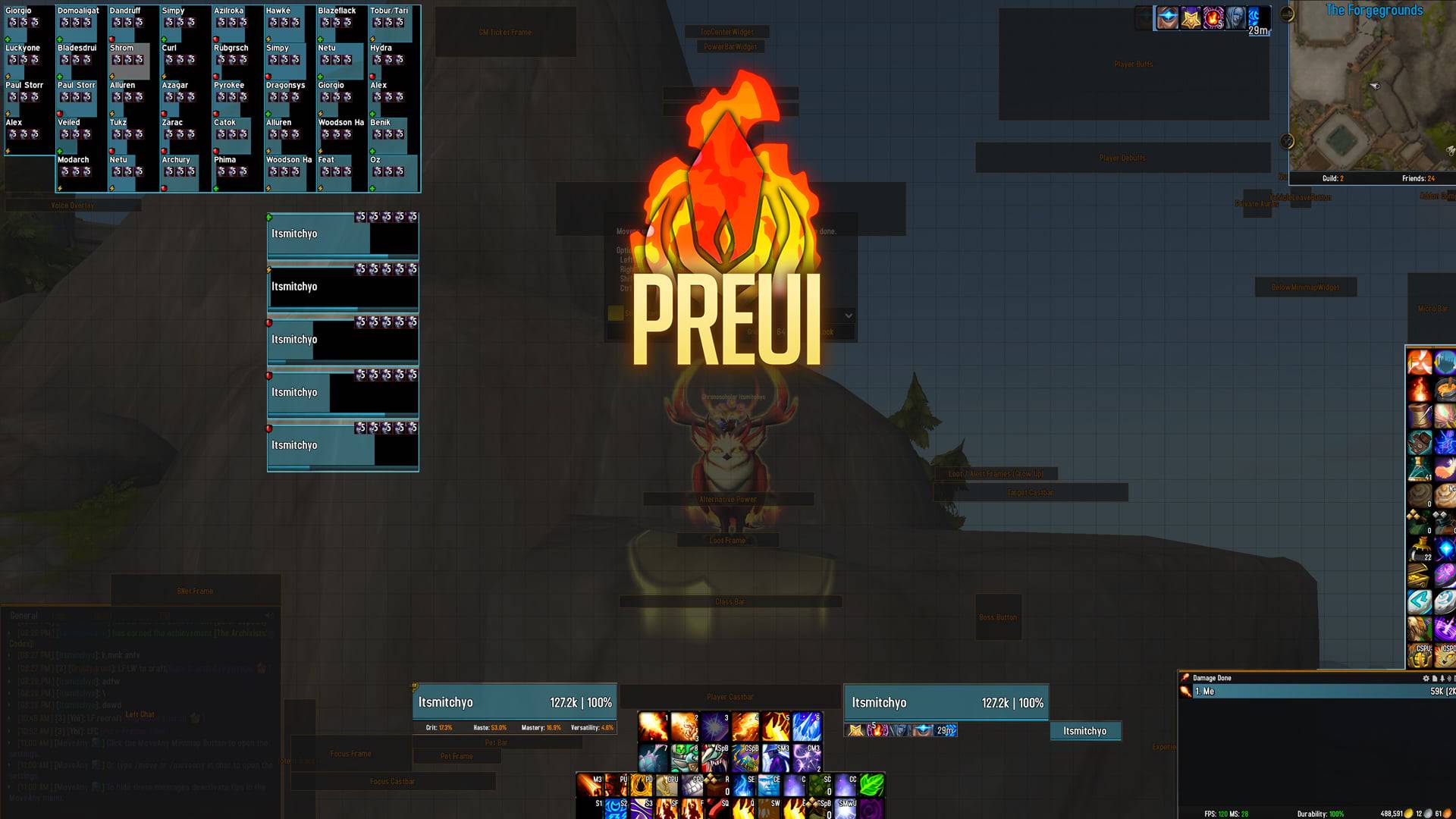Open the Forgegrounds minimap
The image size is (1456, 819).
coord(1371,95)
